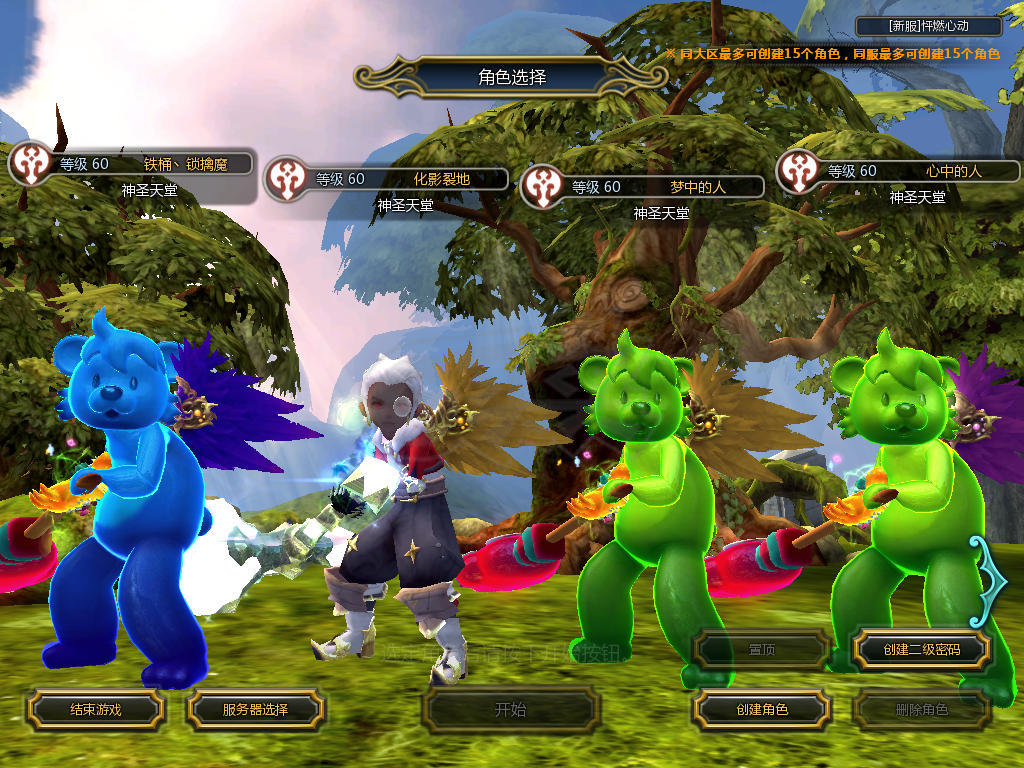Choose 创建角色 to create a character
This screenshot has height=768, width=1024.
761,710
